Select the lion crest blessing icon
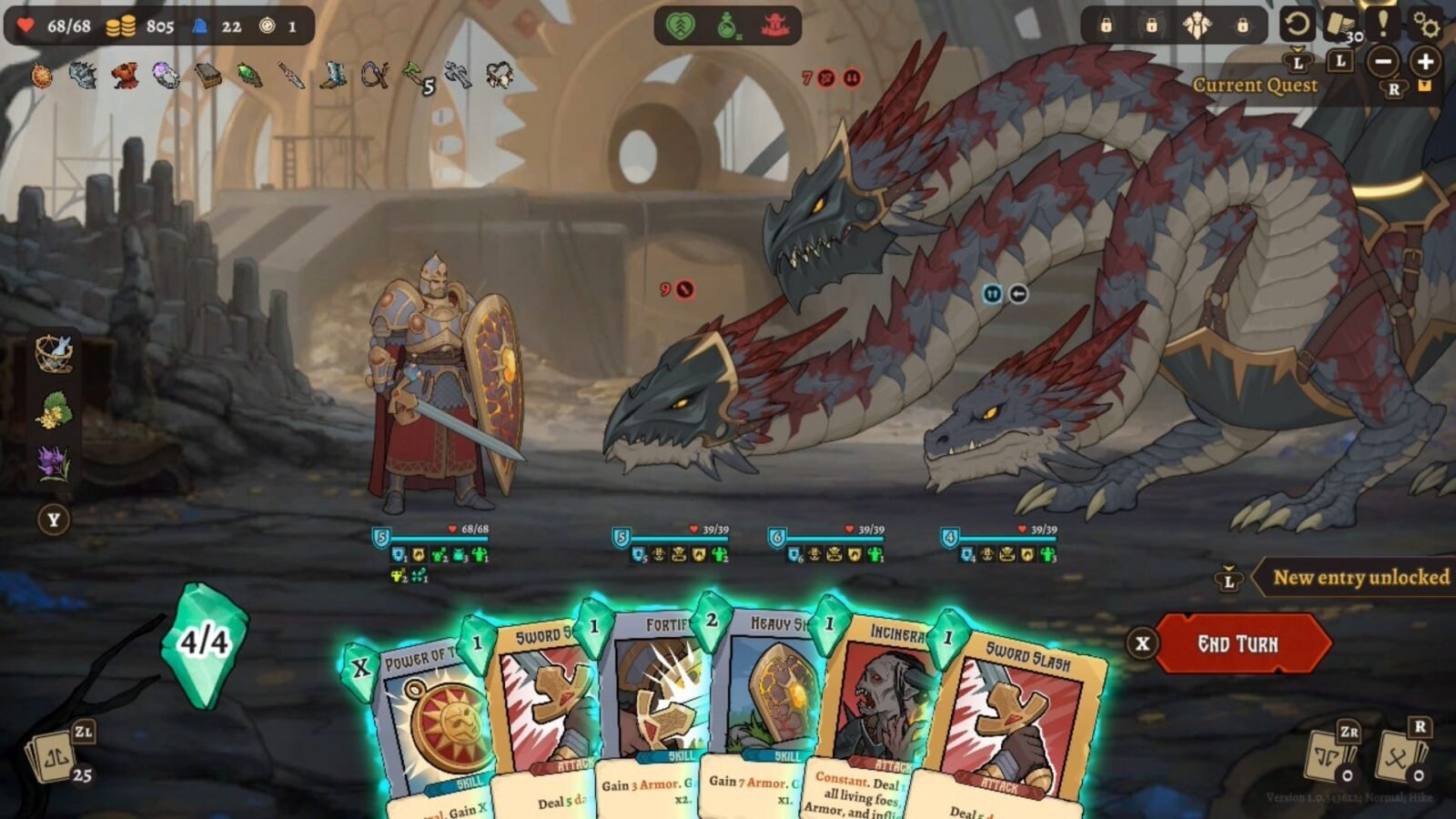This screenshot has width=1456, height=819. coord(1198,25)
